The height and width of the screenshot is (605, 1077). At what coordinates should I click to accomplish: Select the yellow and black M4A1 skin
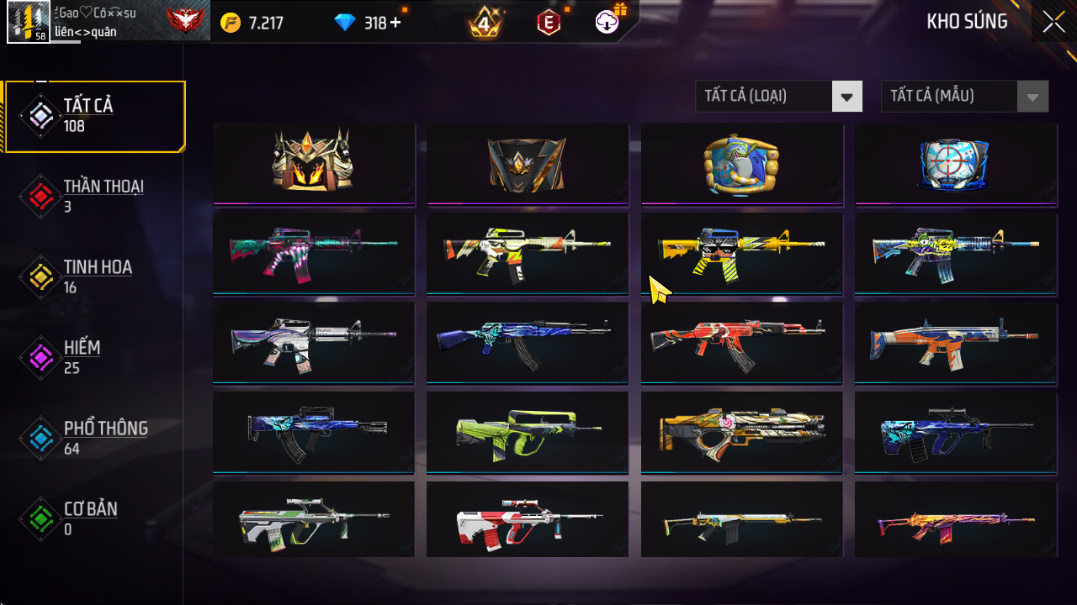[741, 251]
